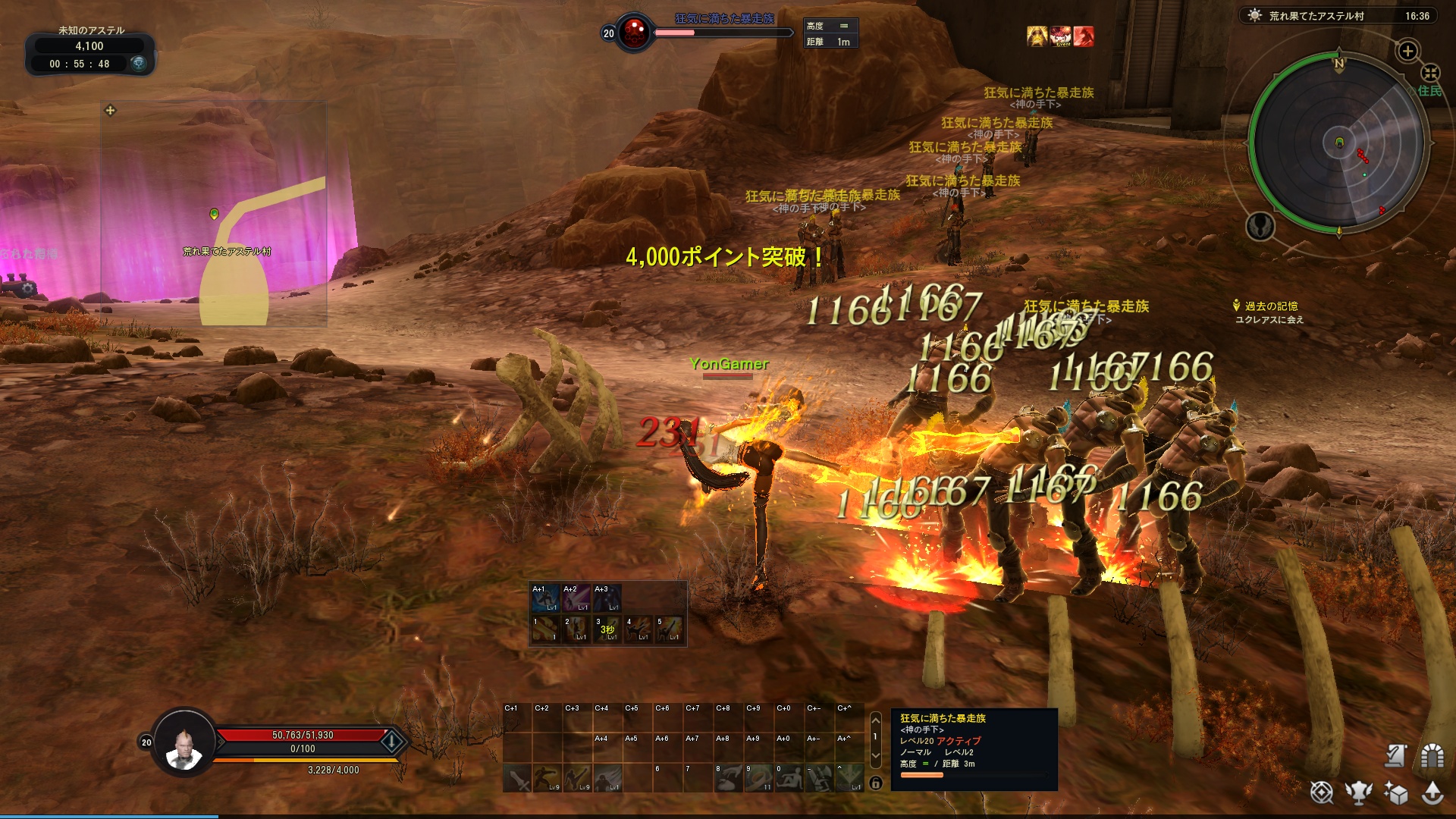Open the crossed diamond compass icon
1456x819 pixels.
click(x=1322, y=792)
